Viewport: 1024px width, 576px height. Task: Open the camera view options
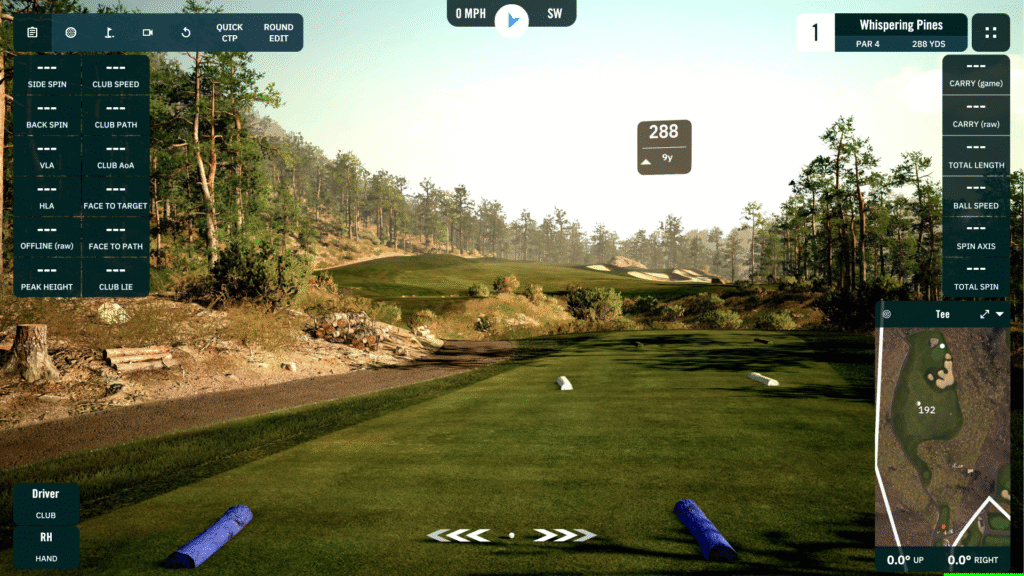[148, 32]
